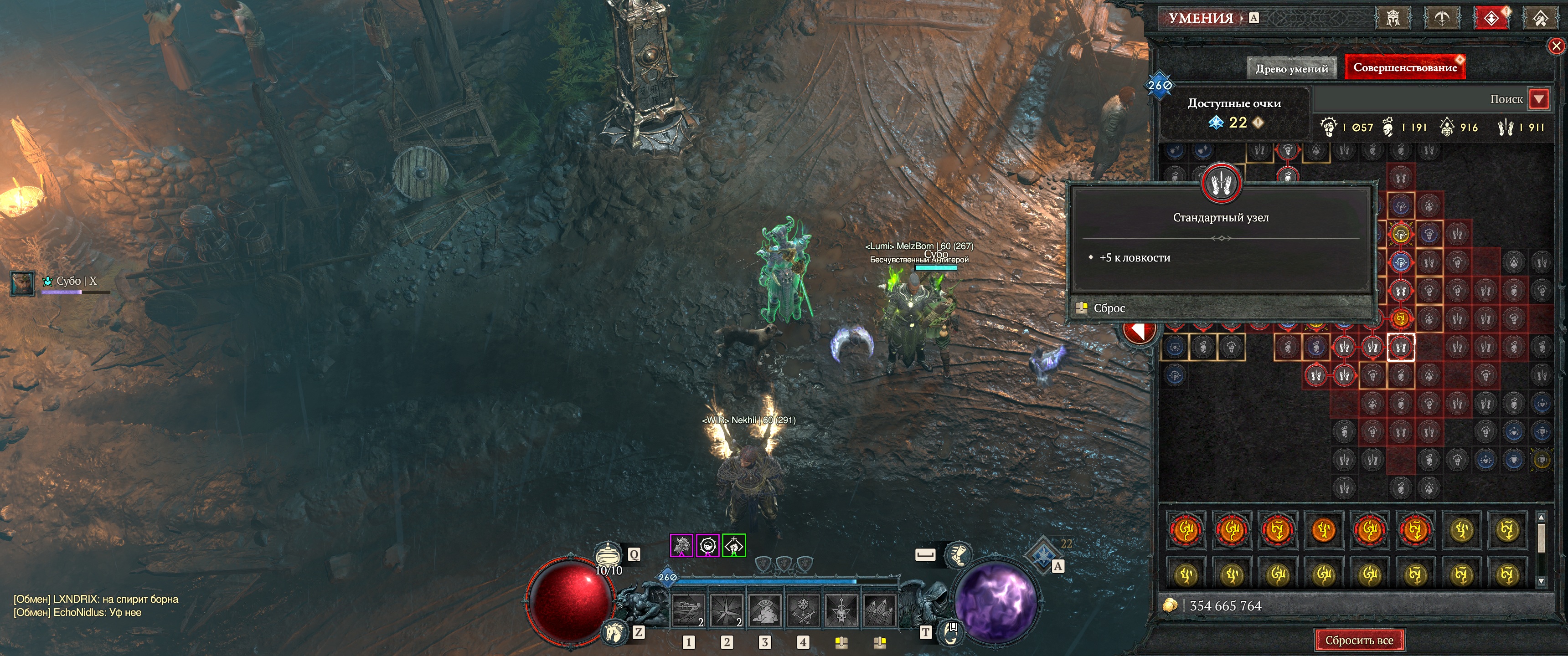Viewport: 1568px width, 656px height.
Task: Click the Сбросить все button
Action: 1359,640
